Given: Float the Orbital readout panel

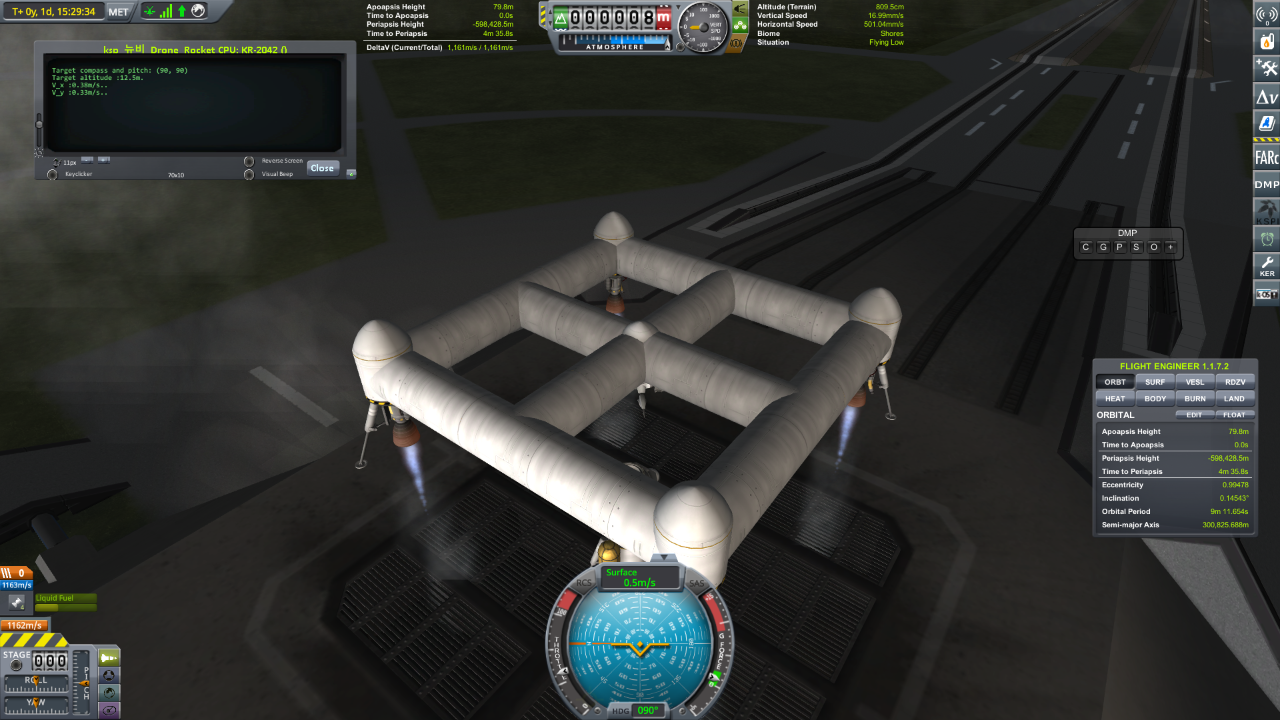Looking at the screenshot, I should tap(1235, 414).
